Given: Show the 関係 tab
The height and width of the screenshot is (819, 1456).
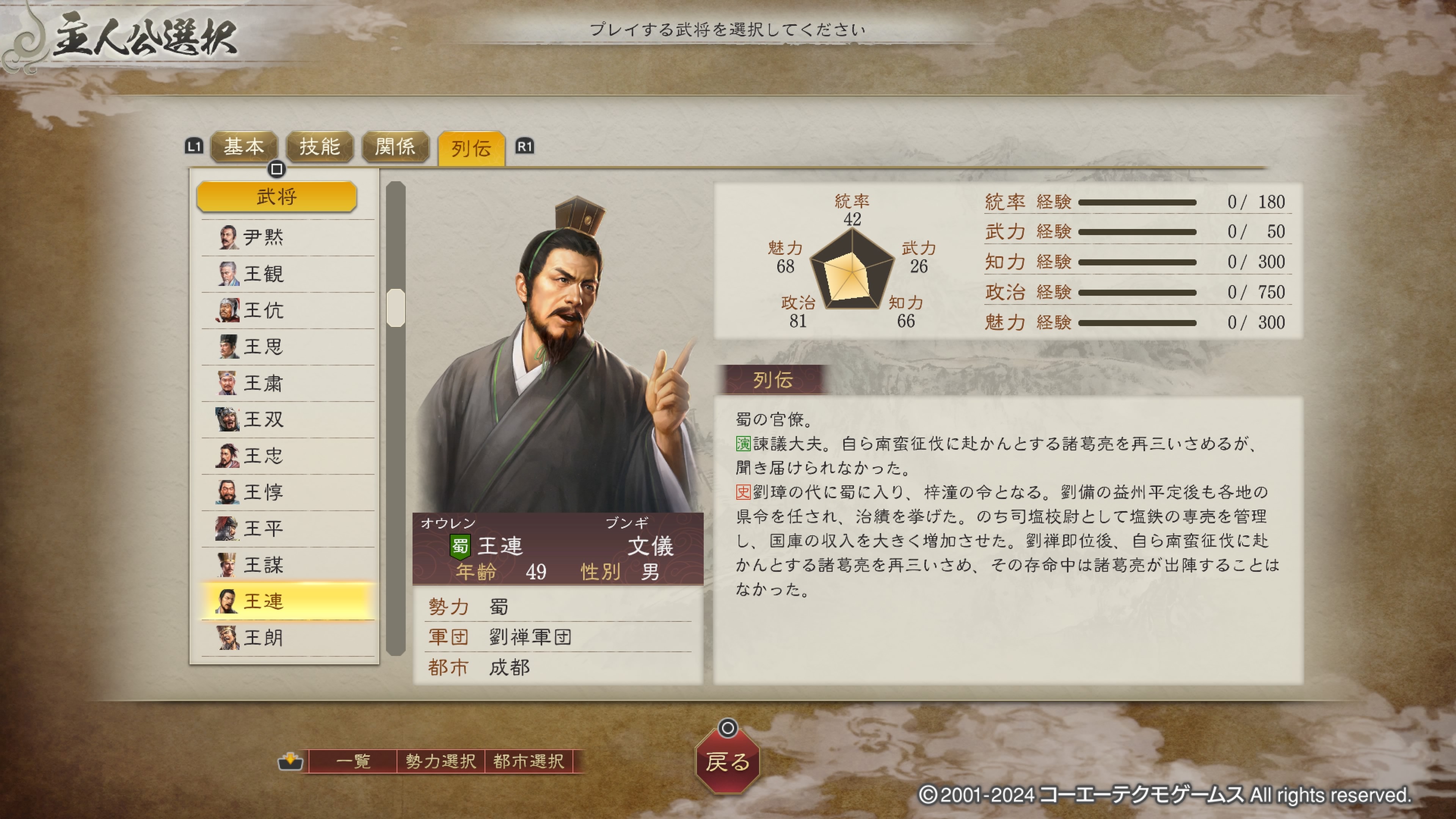Looking at the screenshot, I should tap(395, 147).
